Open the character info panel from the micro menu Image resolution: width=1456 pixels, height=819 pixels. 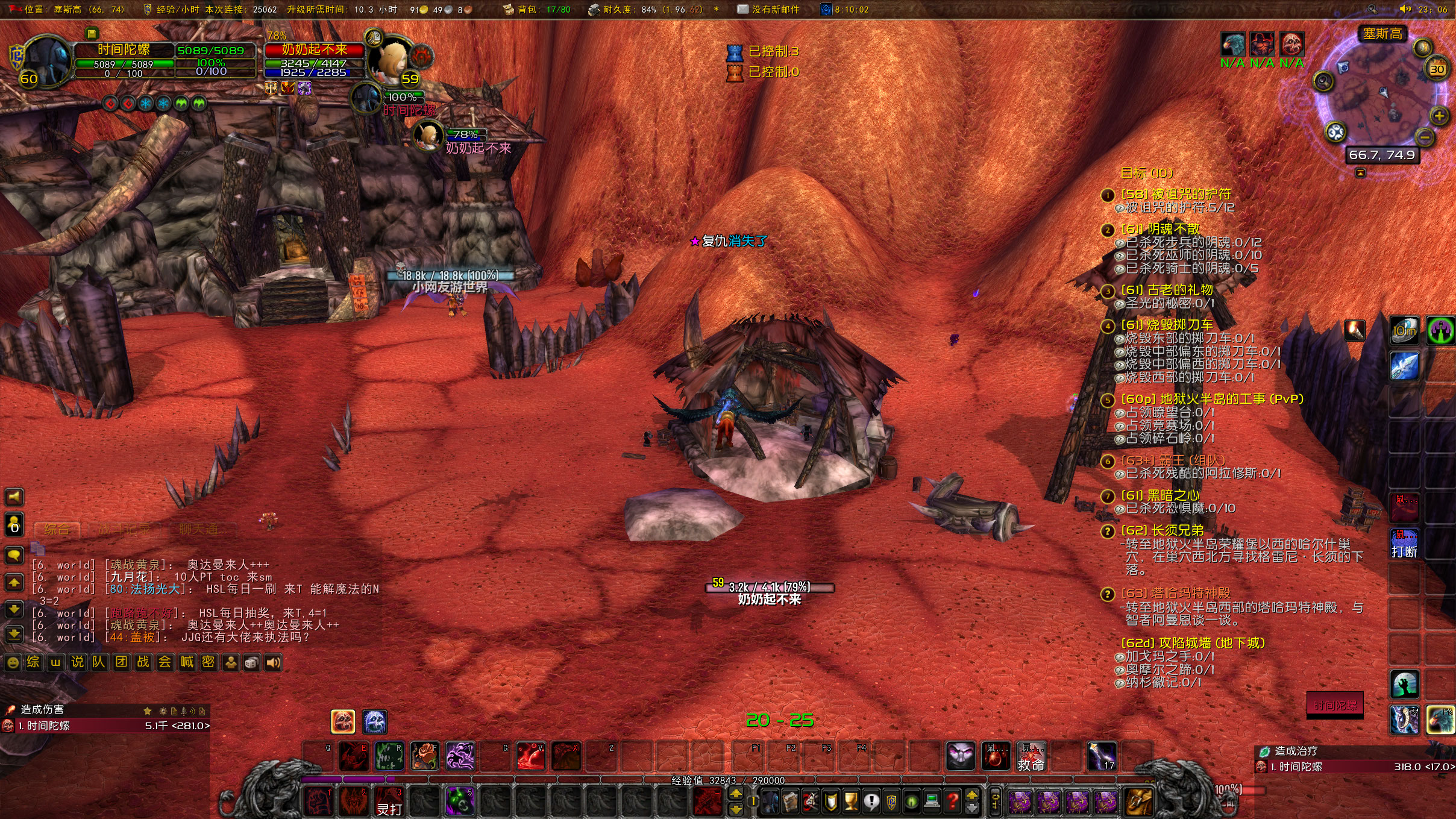(x=770, y=802)
